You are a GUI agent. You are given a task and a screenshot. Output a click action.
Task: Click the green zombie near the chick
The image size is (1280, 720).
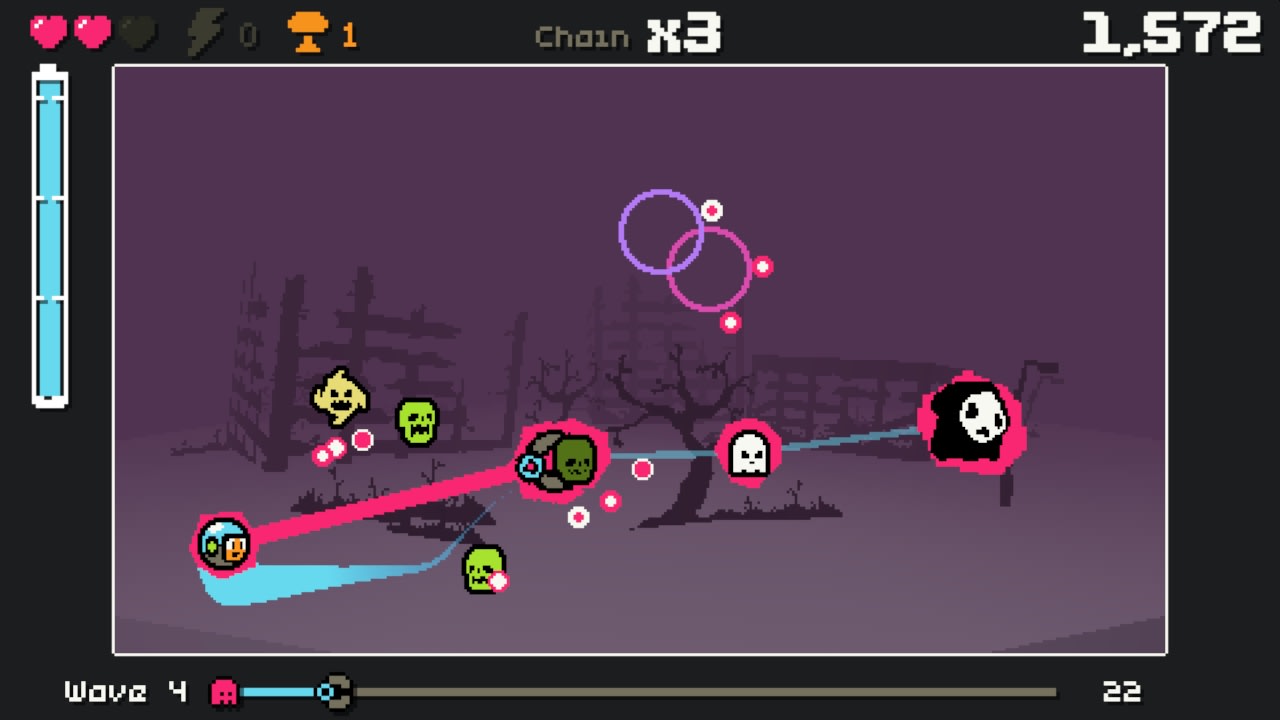click(x=417, y=418)
